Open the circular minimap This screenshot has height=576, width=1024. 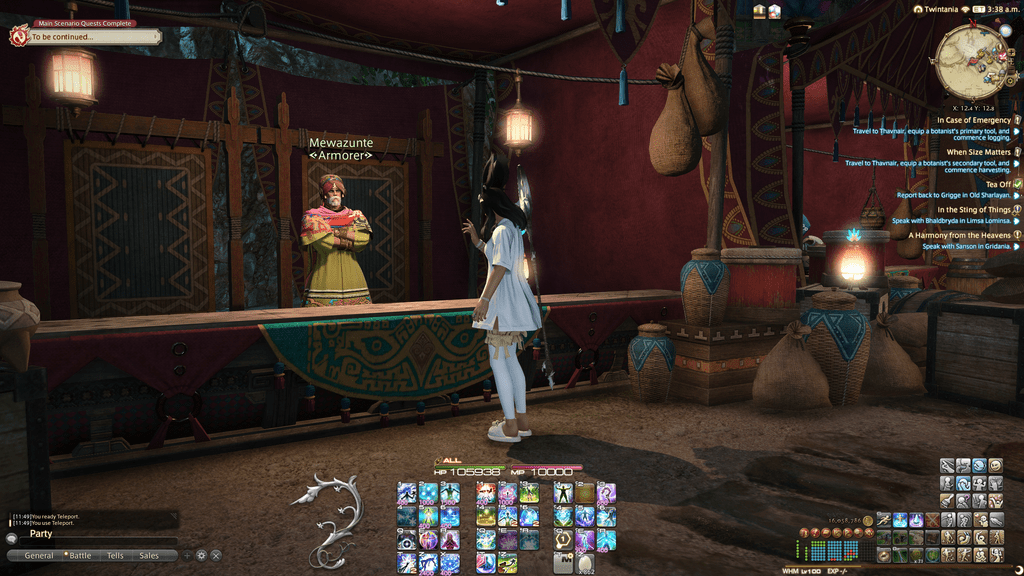[x=973, y=58]
